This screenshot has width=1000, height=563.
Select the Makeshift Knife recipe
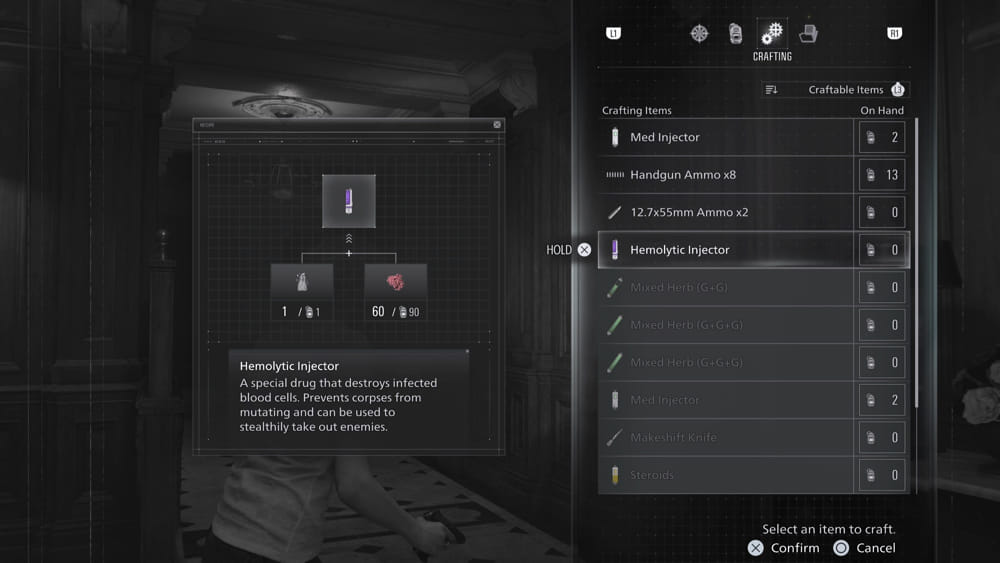point(726,438)
